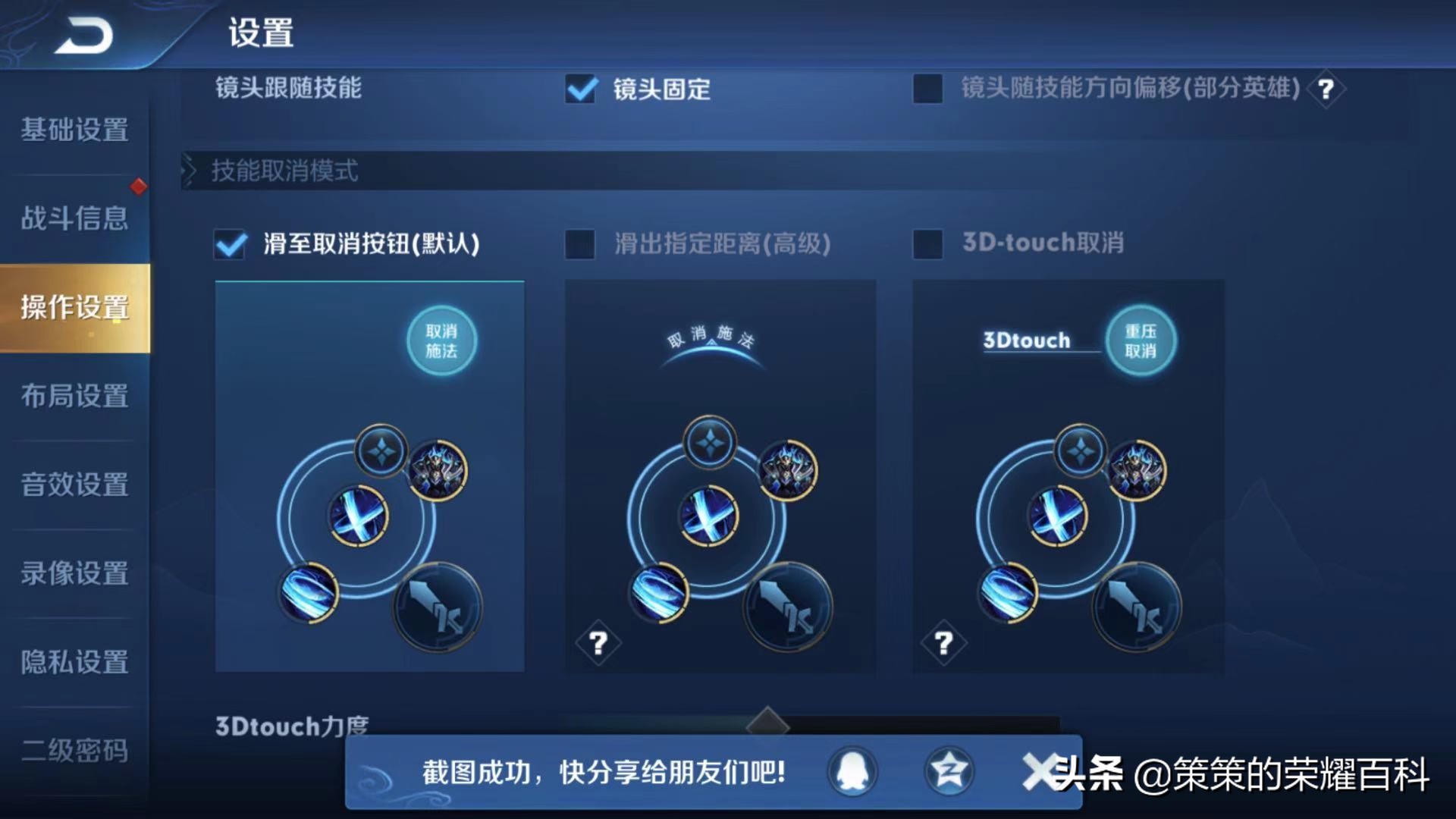The image size is (1456, 819).
Task: Enable 镜头随技能方向偏移 for partial heroes
Action: [x=927, y=89]
